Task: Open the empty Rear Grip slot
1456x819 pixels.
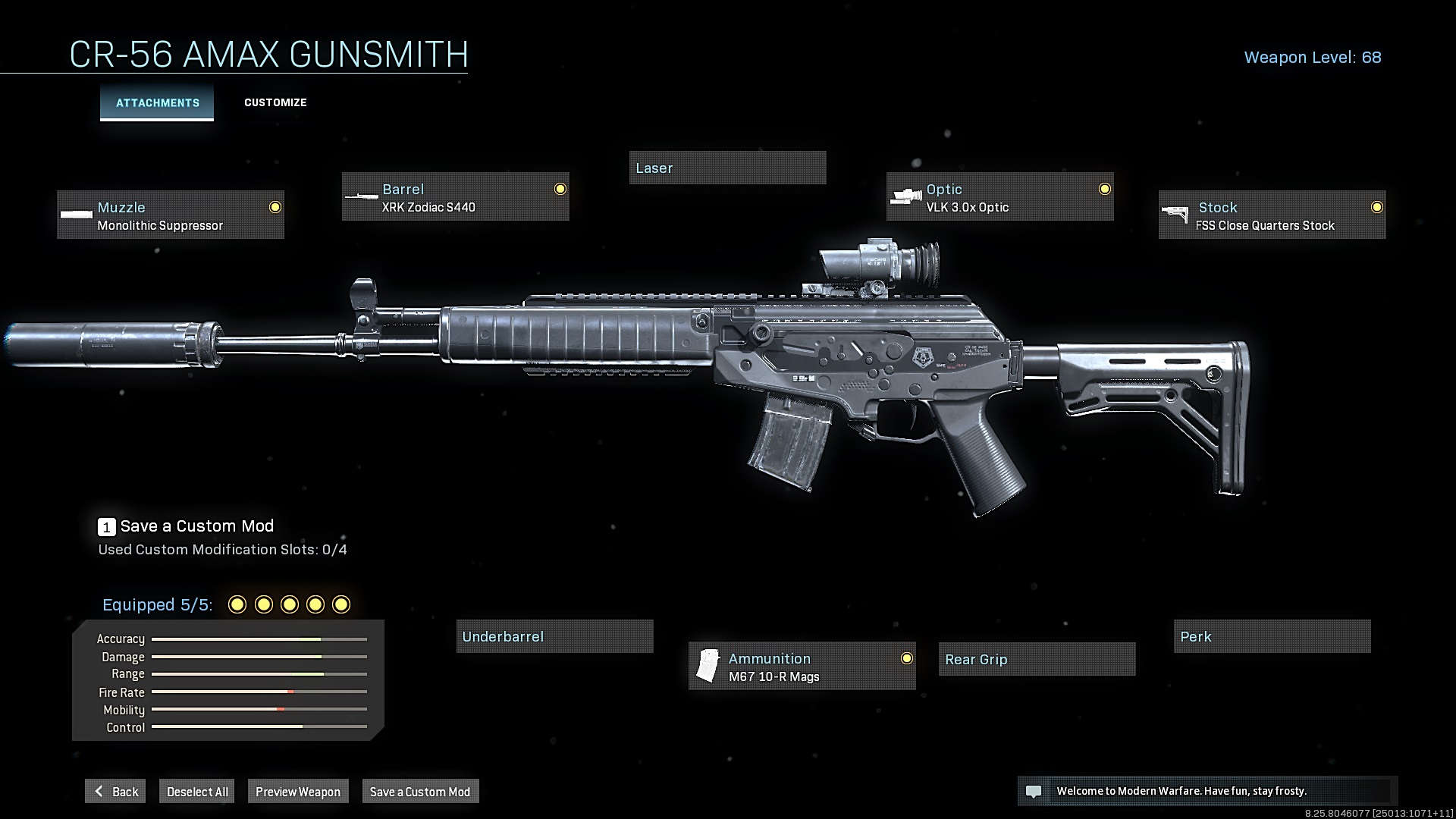Action: tap(1037, 659)
